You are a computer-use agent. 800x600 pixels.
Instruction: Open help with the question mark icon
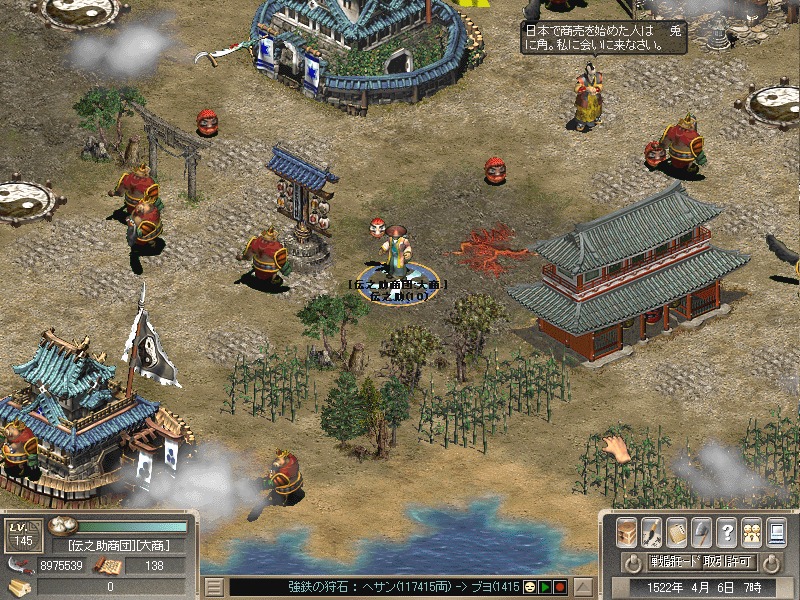click(727, 531)
